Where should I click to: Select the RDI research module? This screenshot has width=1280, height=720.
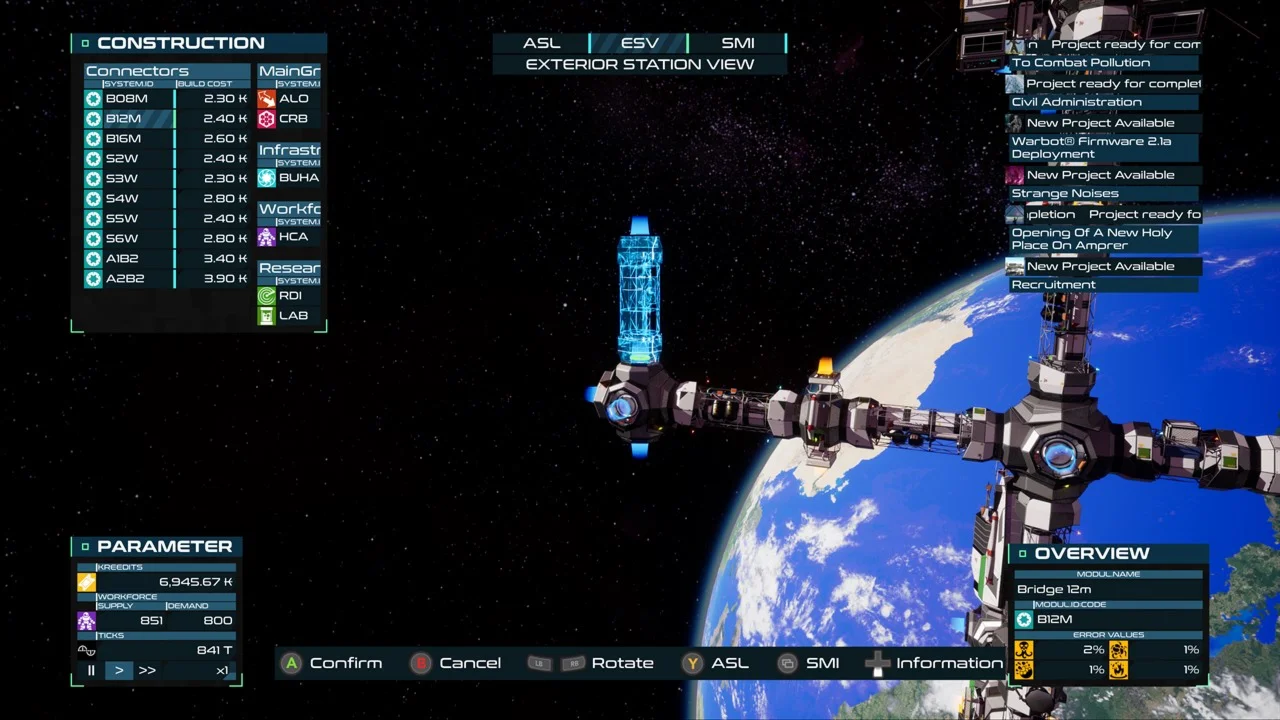[x=290, y=296]
